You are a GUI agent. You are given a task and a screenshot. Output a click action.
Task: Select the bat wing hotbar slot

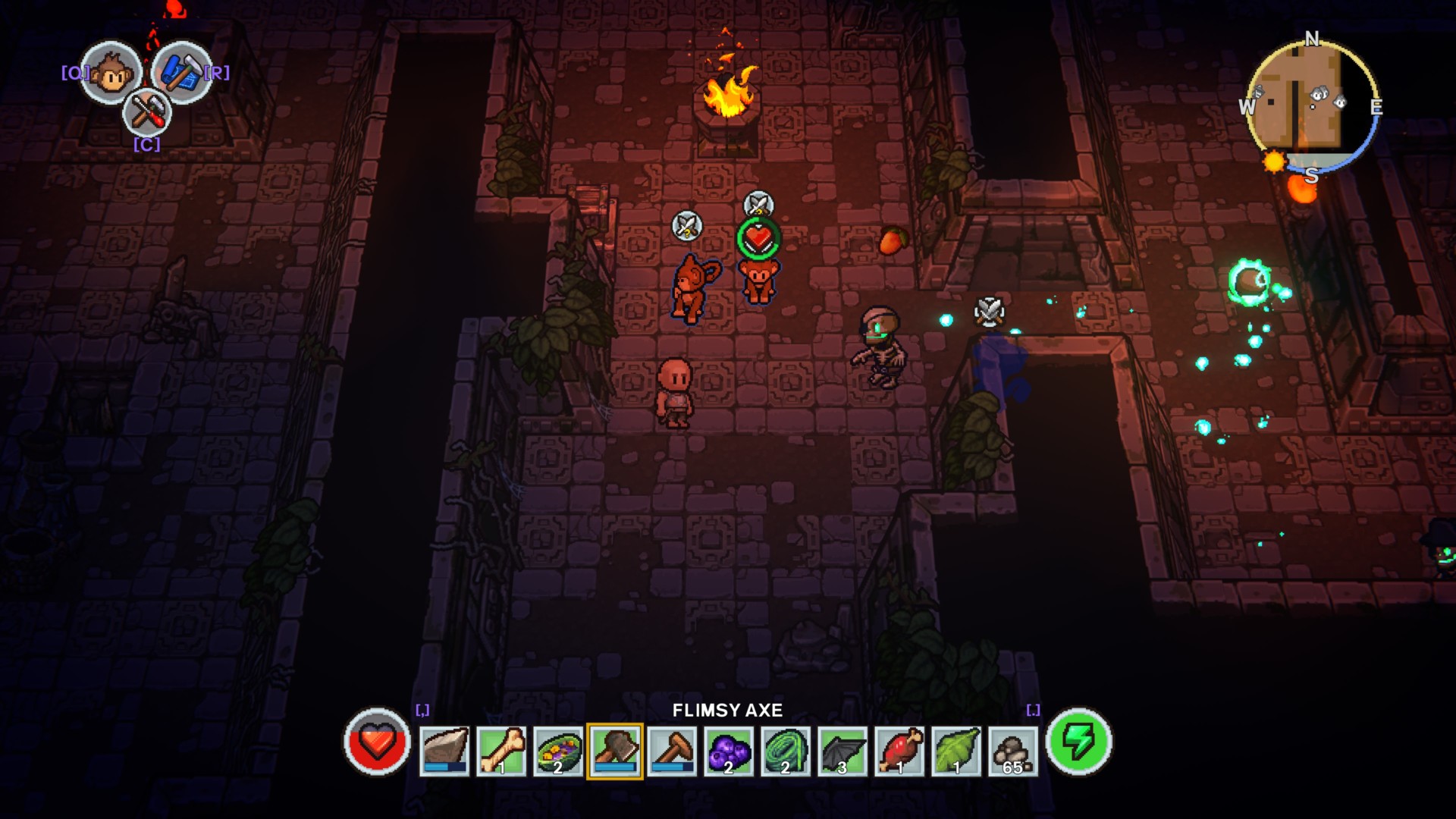coord(843,751)
